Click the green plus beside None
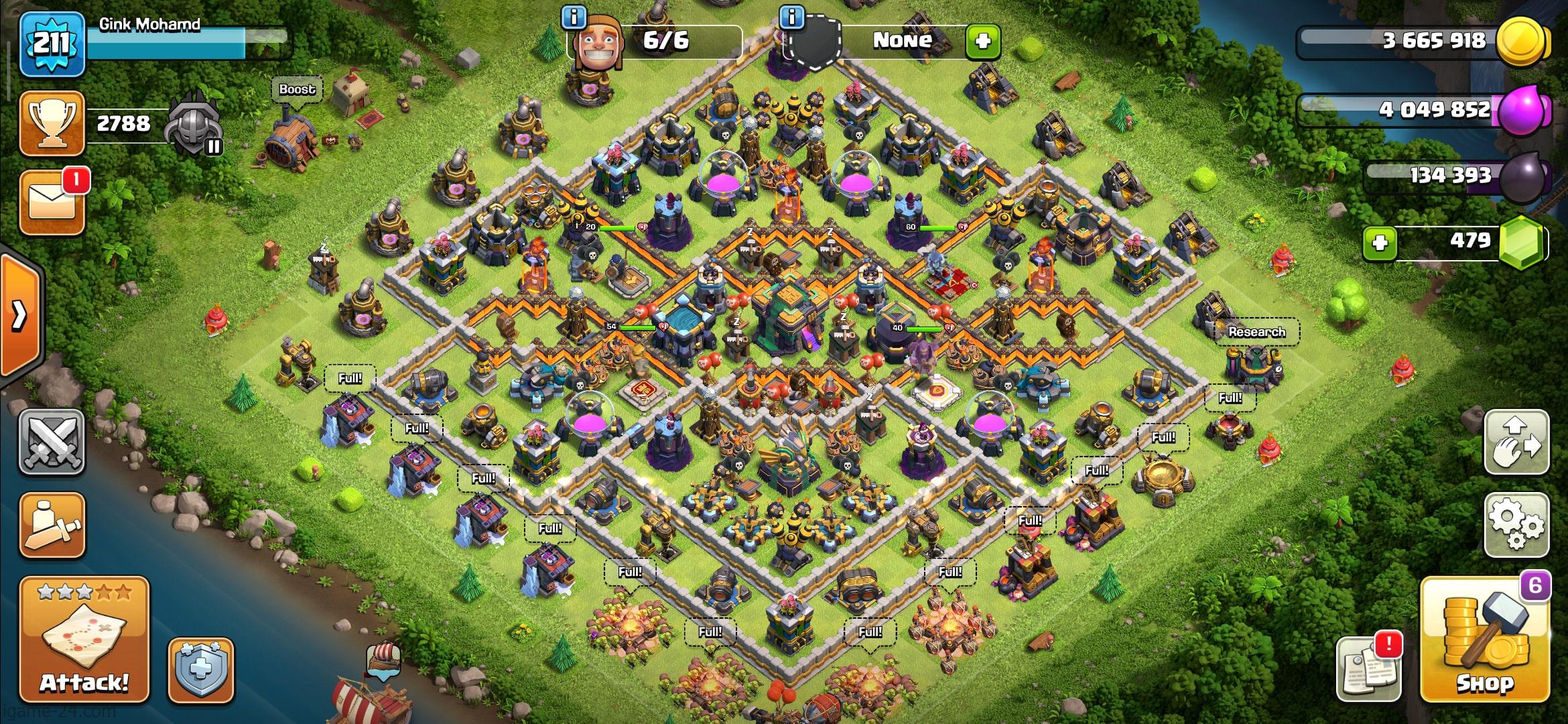1568x724 pixels. click(x=982, y=42)
